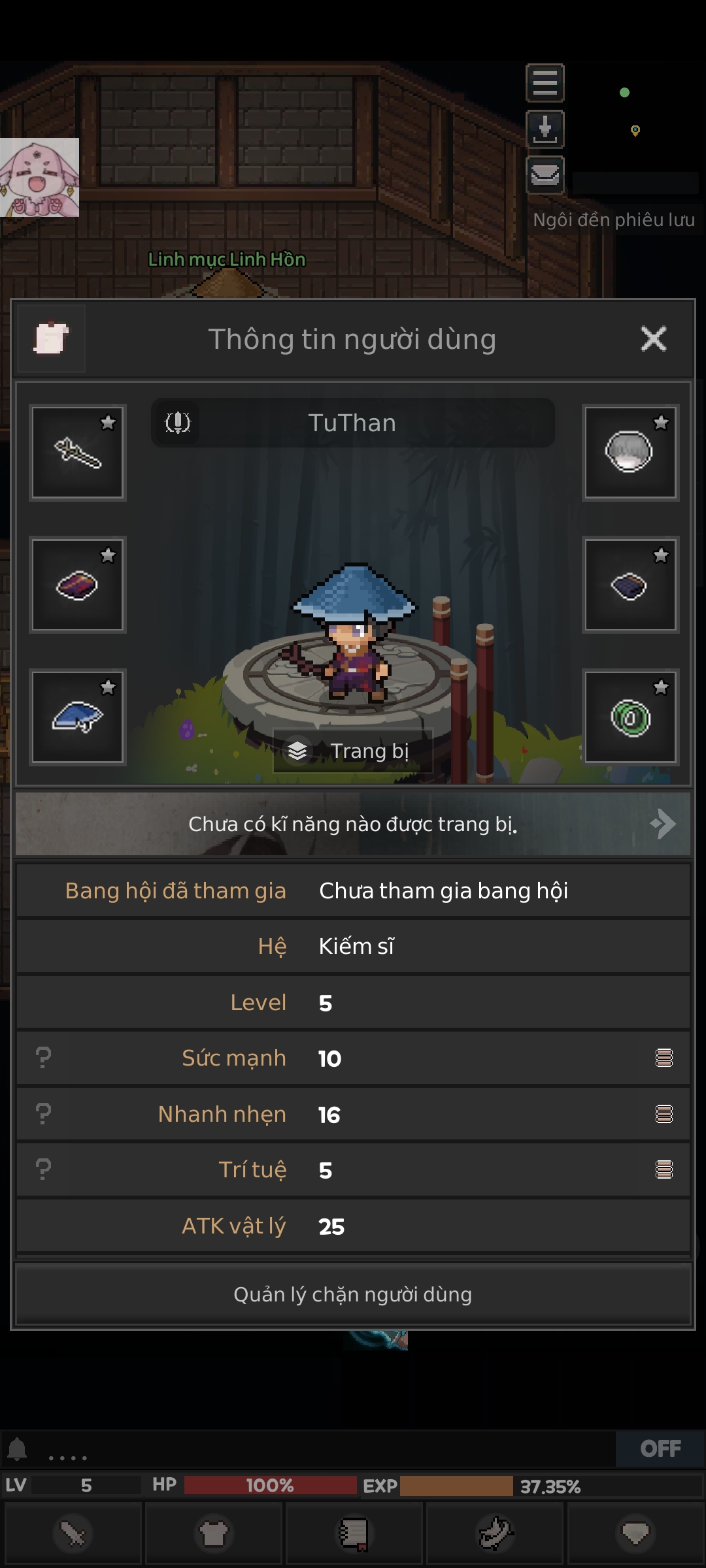Show help for Sức mạnh stat

click(43, 1058)
